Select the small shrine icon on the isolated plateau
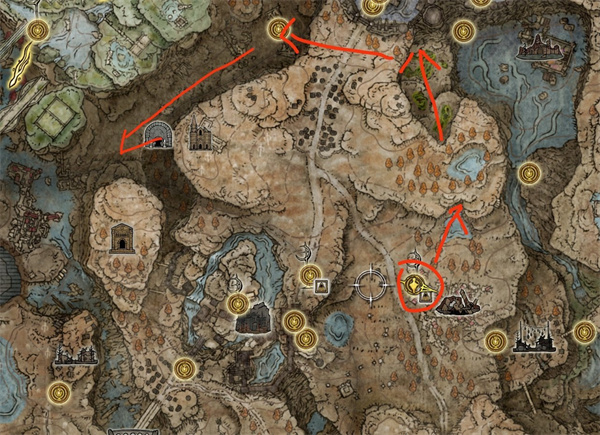The width and height of the screenshot is (600, 435). (122, 238)
